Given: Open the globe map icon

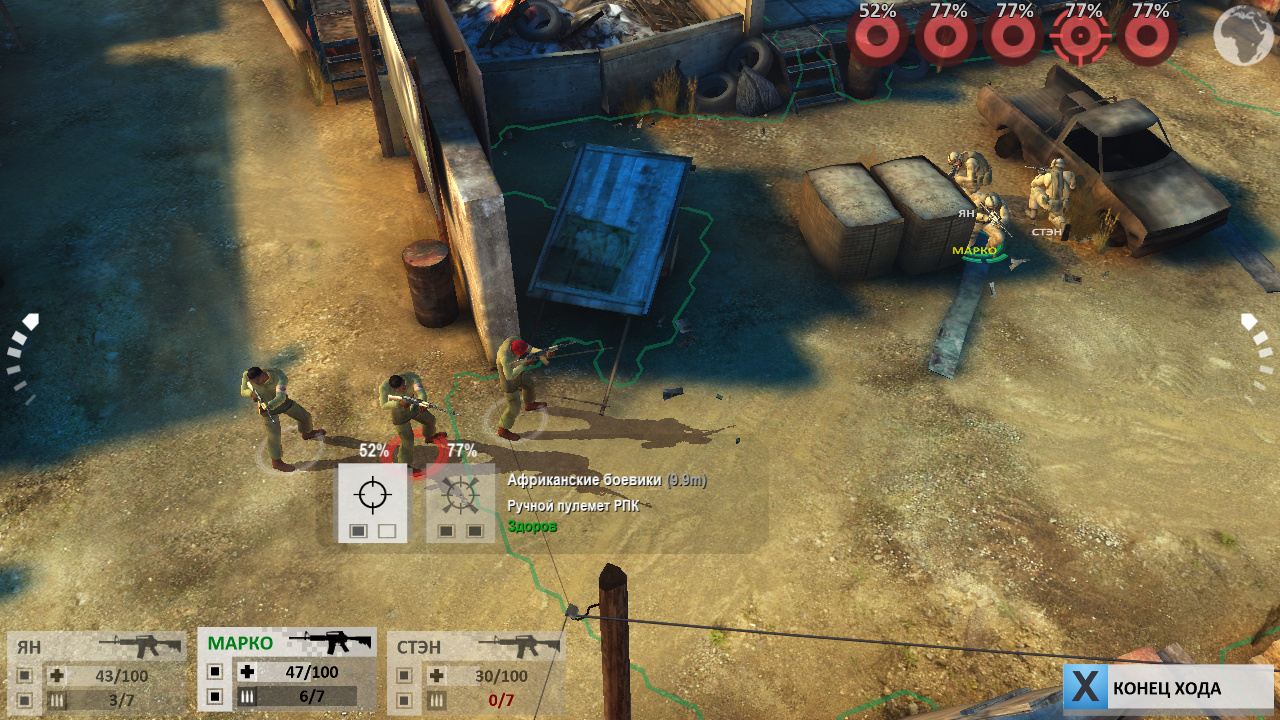Looking at the screenshot, I should click(x=1243, y=36).
